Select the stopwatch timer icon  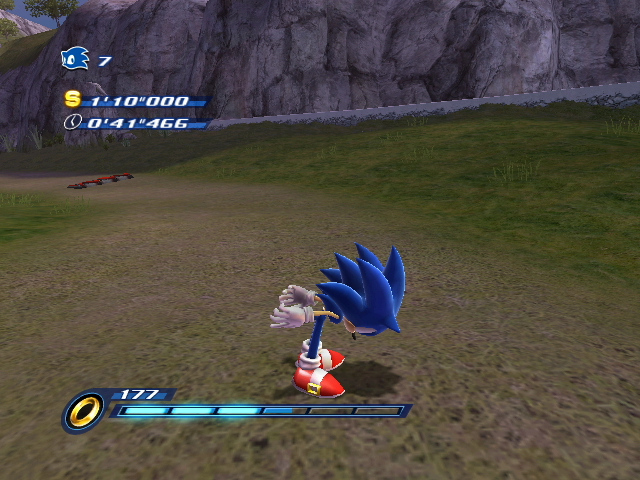tap(72, 123)
